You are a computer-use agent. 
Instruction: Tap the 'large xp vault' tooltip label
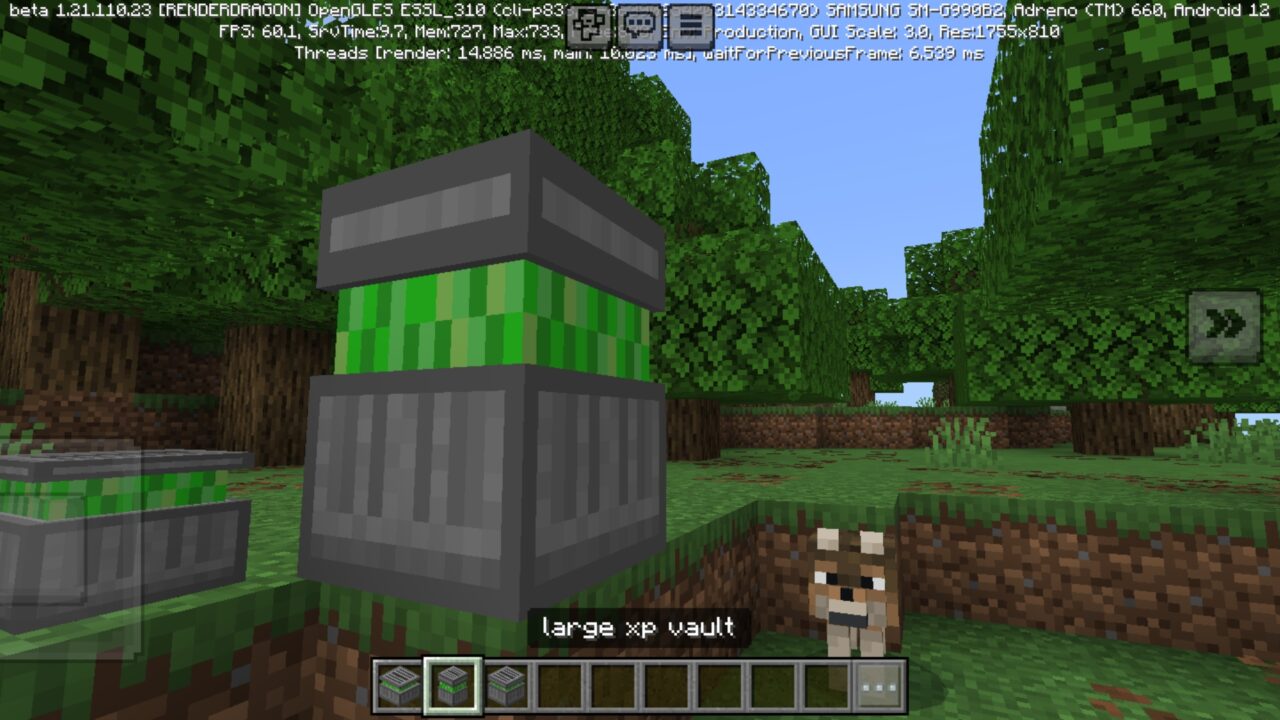click(636, 629)
